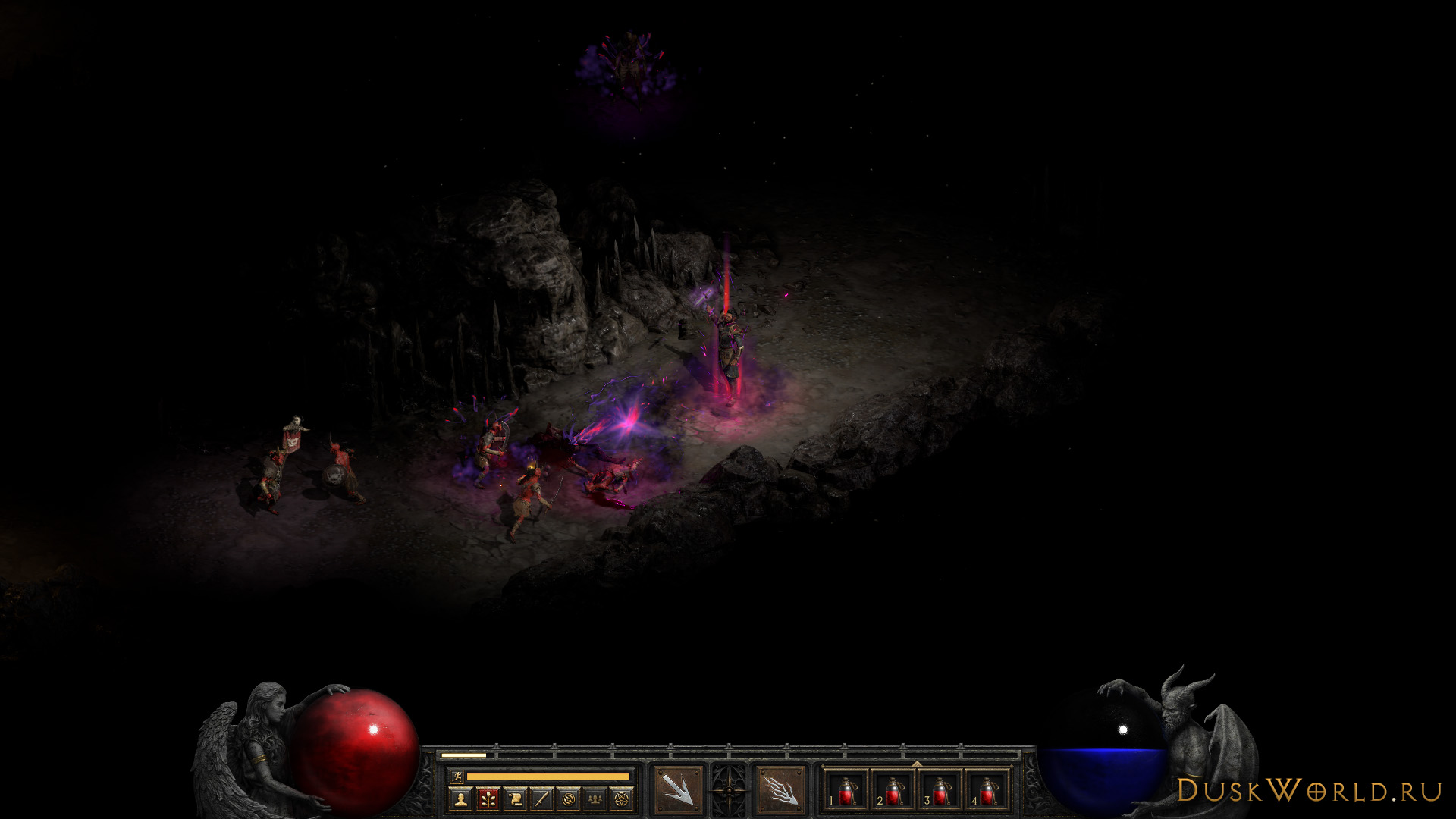Open the game menu pentagram icon
The height and width of the screenshot is (819, 1456).
point(623,799)
